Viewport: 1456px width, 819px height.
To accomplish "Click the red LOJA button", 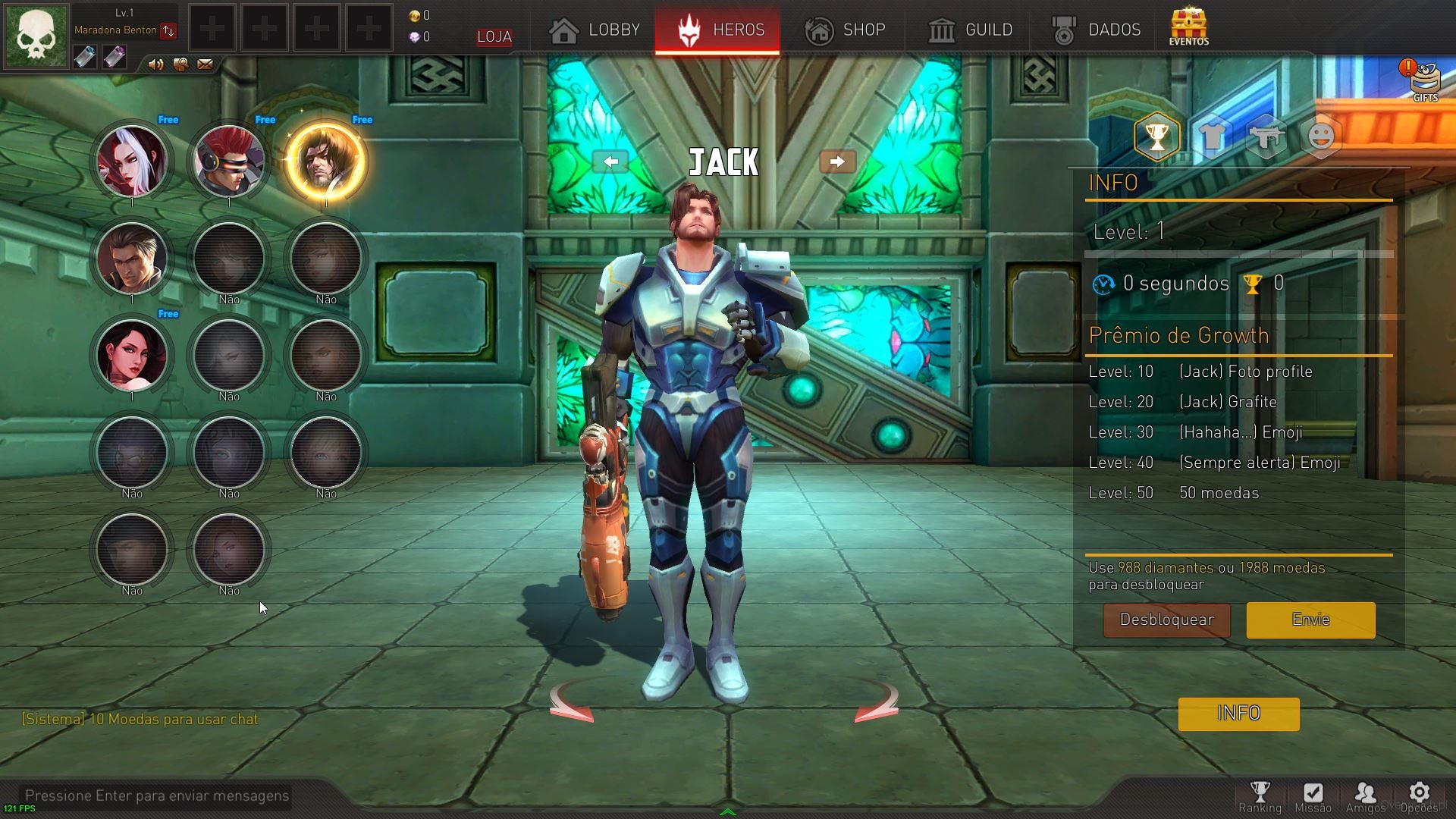I will 494,36.
